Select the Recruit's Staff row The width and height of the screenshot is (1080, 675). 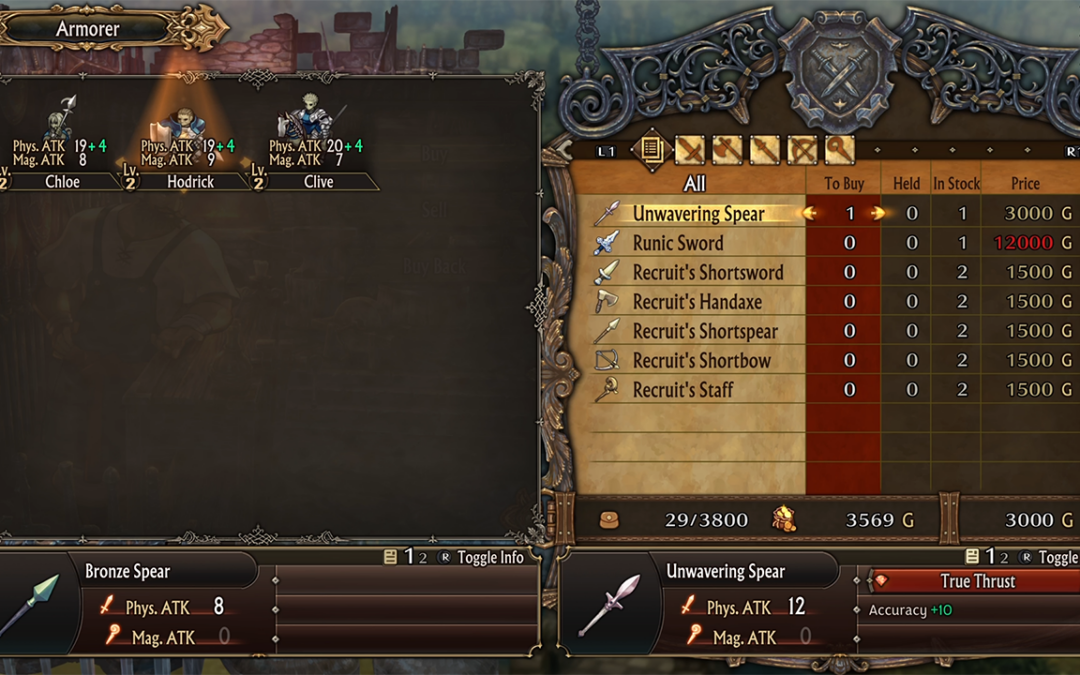coord(682,390)
